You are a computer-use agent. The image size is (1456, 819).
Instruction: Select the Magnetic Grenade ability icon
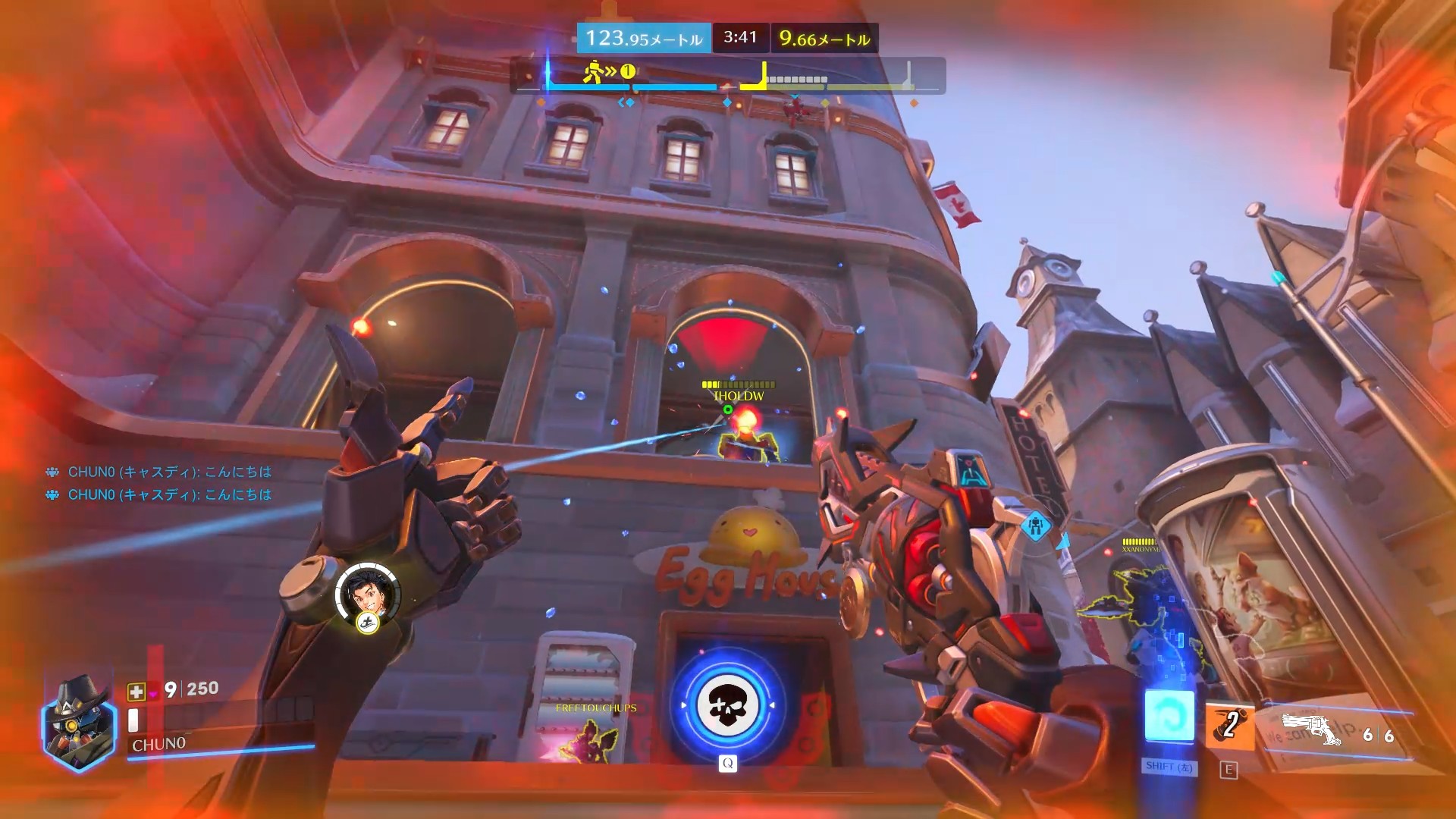[x=1229, y=725]
